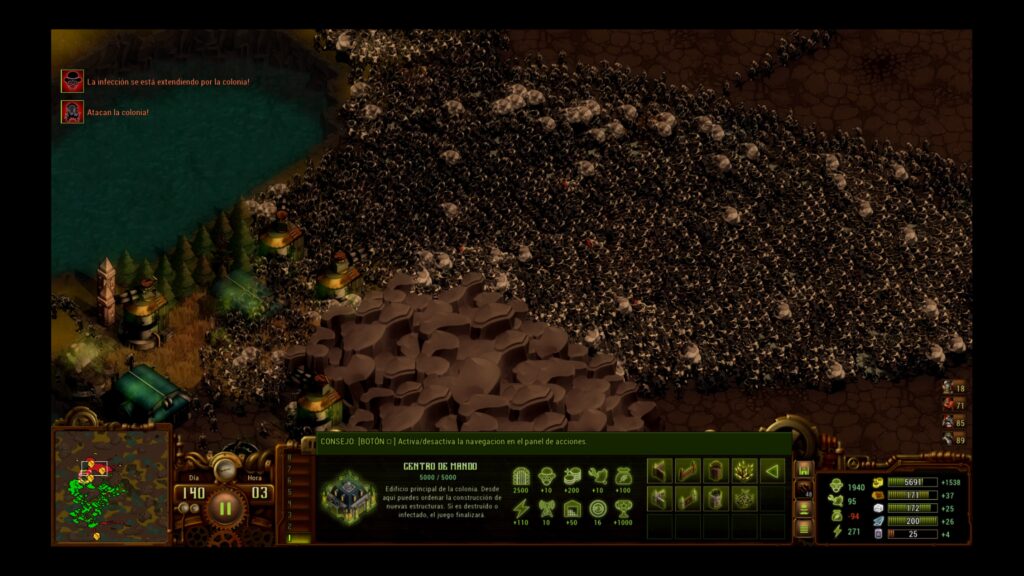Click the pause button between day and hour
1024x576 pixels.
pos(225,507)
